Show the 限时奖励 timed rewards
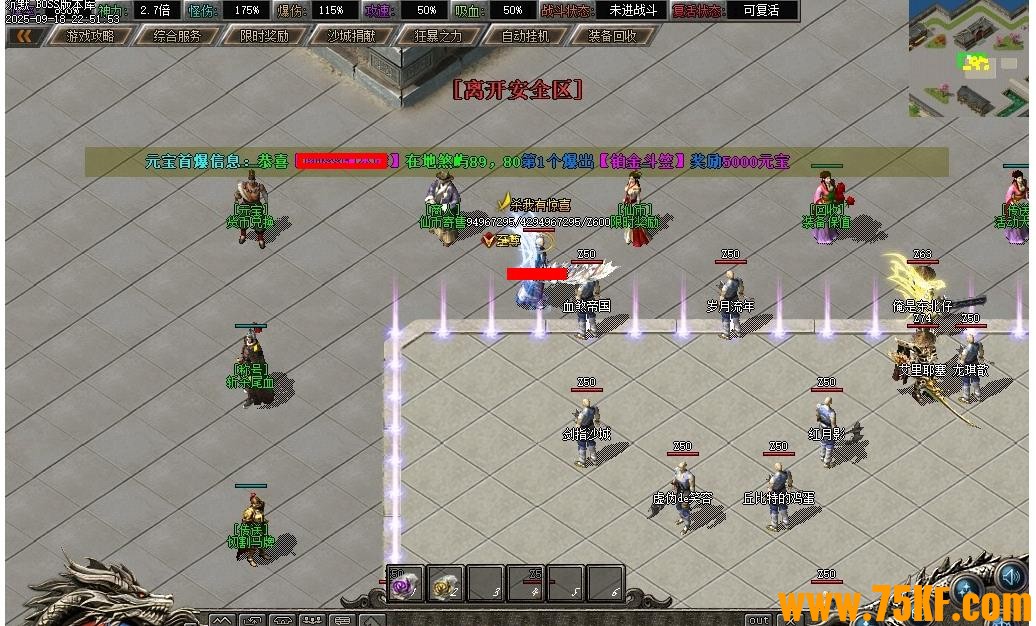1036x626 pixels. point(264,36)
